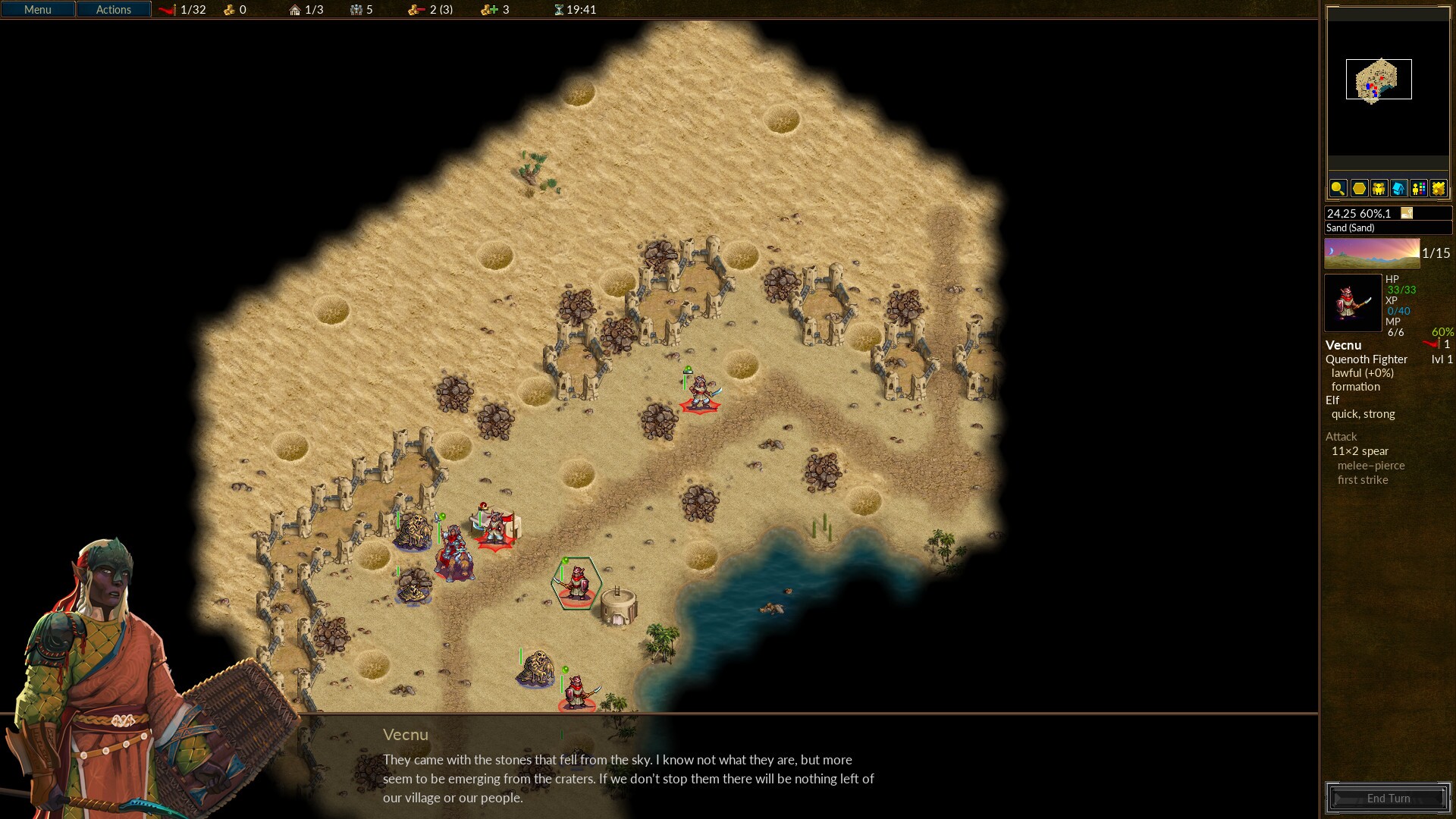This screenshot has width=1456, height=819.
Task: Open the Menu in the top bar
Action: 37,9
